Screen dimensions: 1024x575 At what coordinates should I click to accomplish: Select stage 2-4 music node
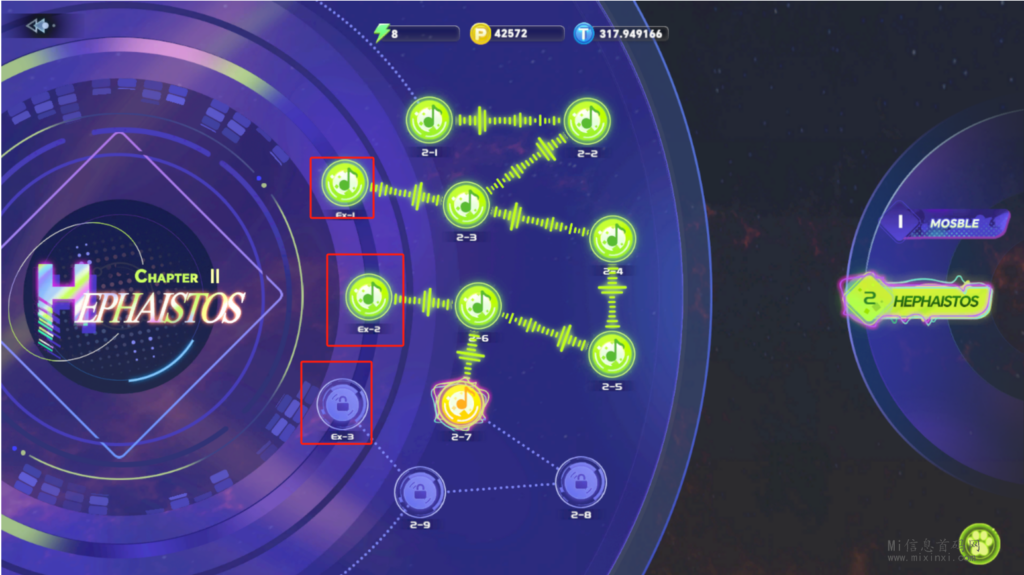612,239
